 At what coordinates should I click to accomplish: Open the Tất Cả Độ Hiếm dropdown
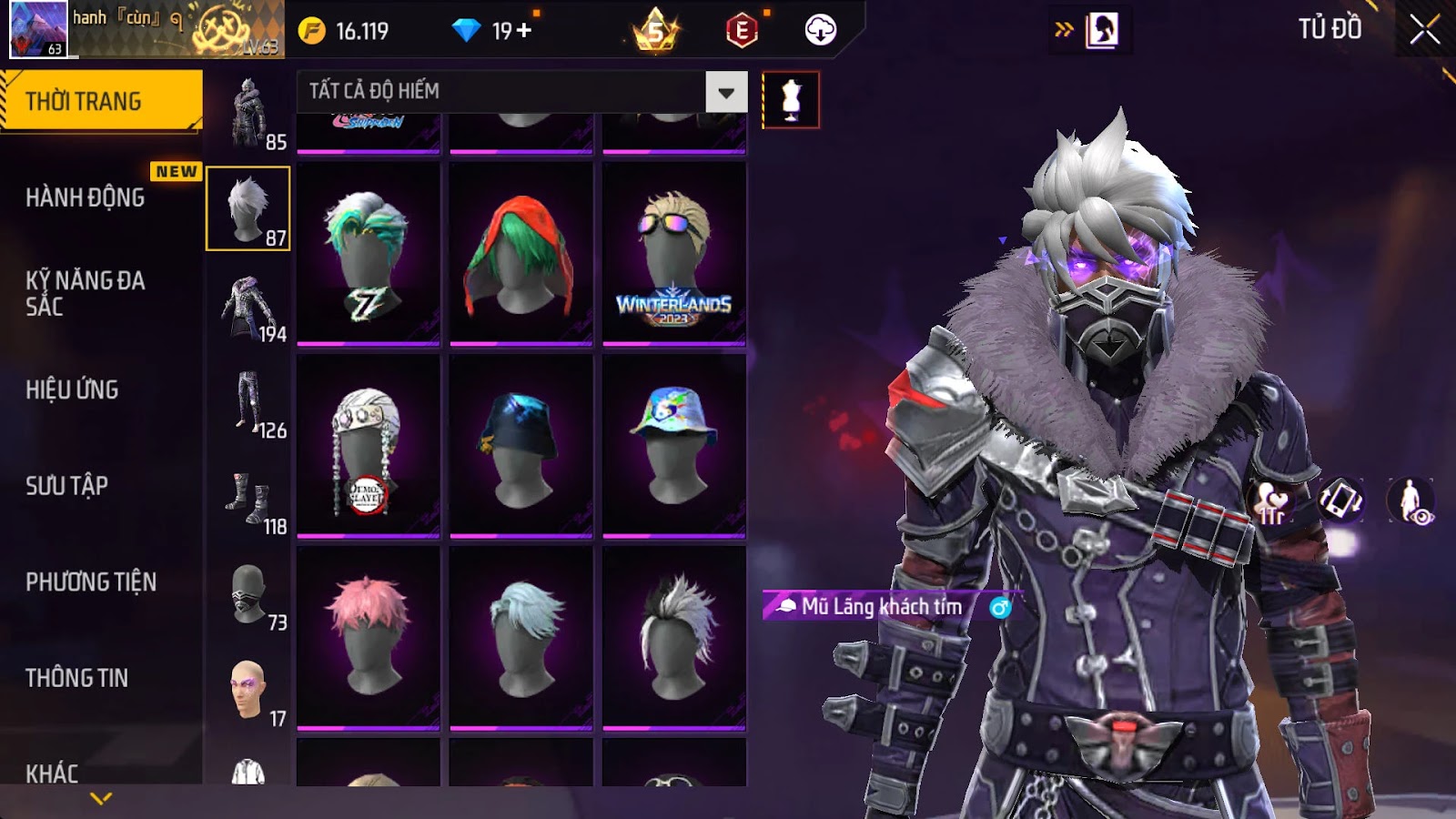pos(725,92)
